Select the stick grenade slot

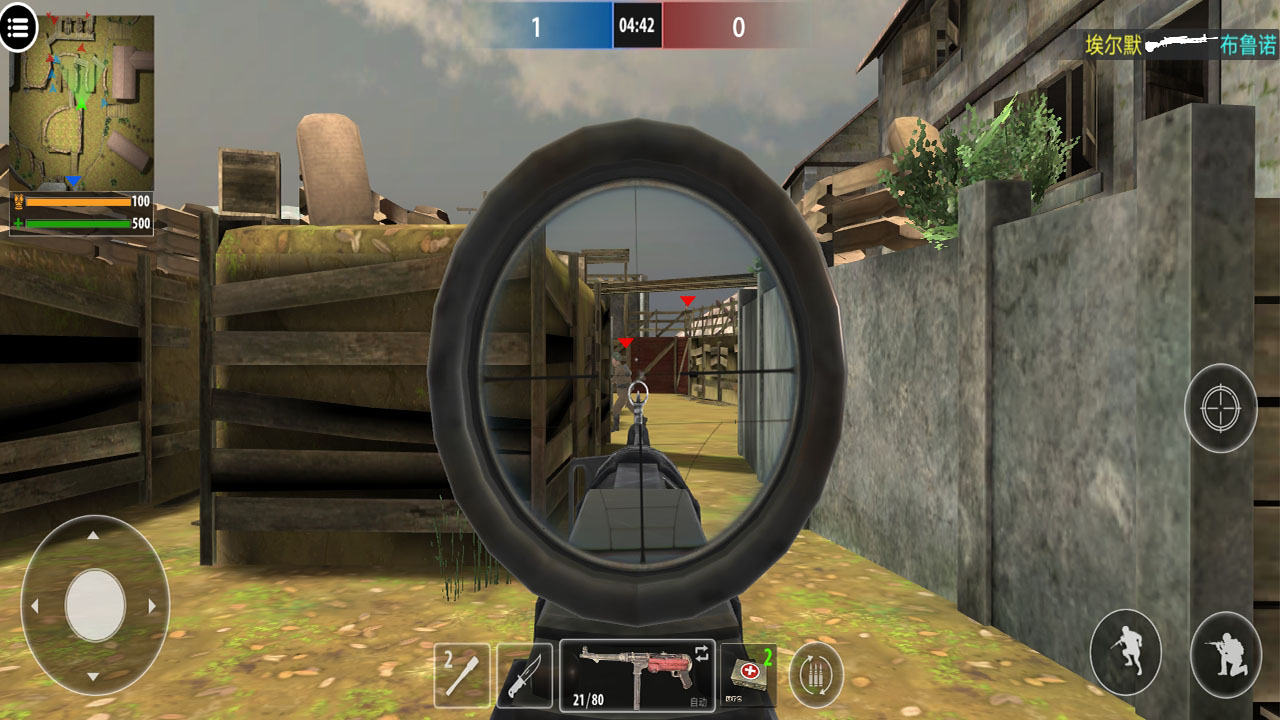pos(462,675)
